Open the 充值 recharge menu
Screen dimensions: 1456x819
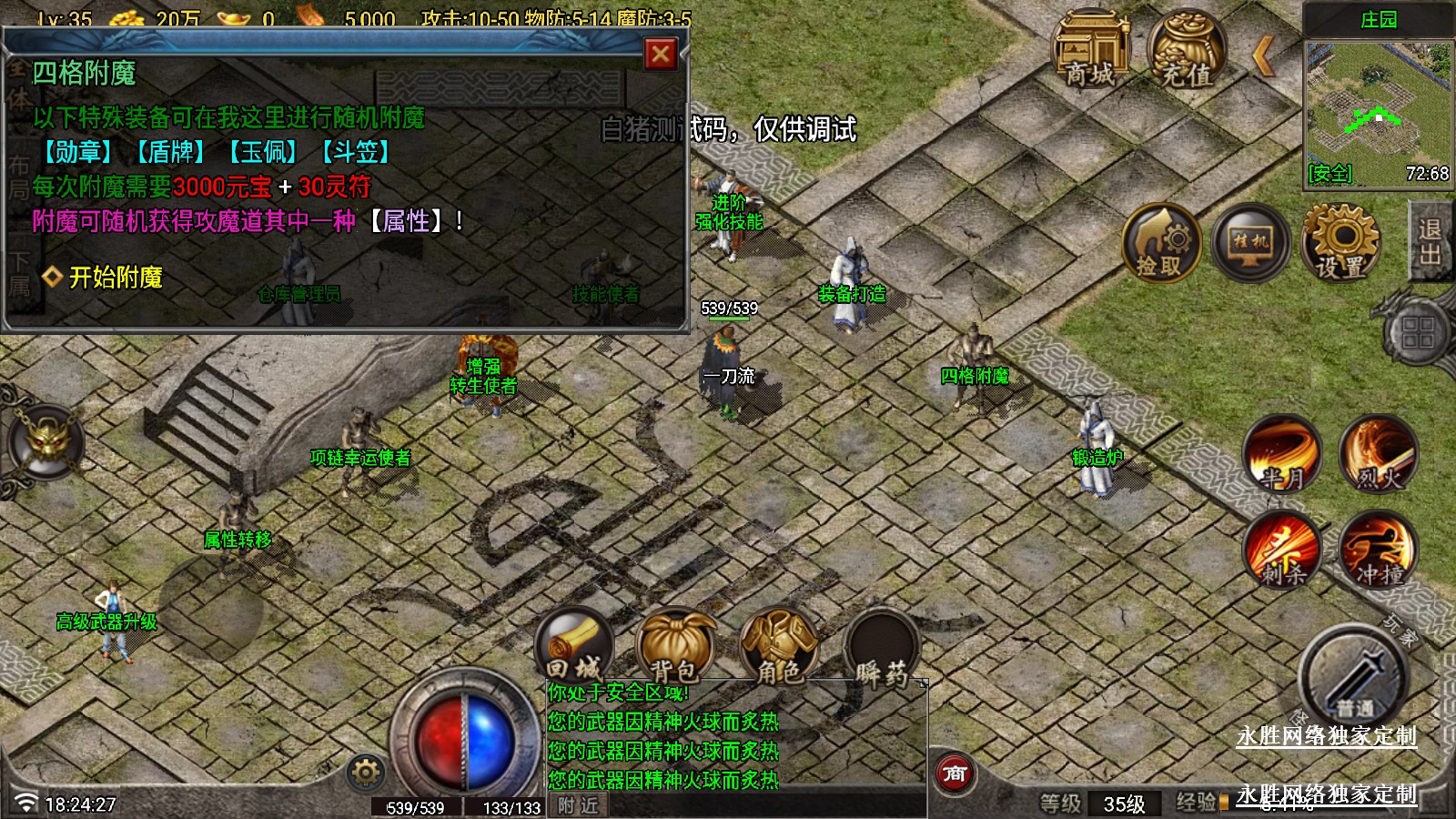pos(1187,50)
